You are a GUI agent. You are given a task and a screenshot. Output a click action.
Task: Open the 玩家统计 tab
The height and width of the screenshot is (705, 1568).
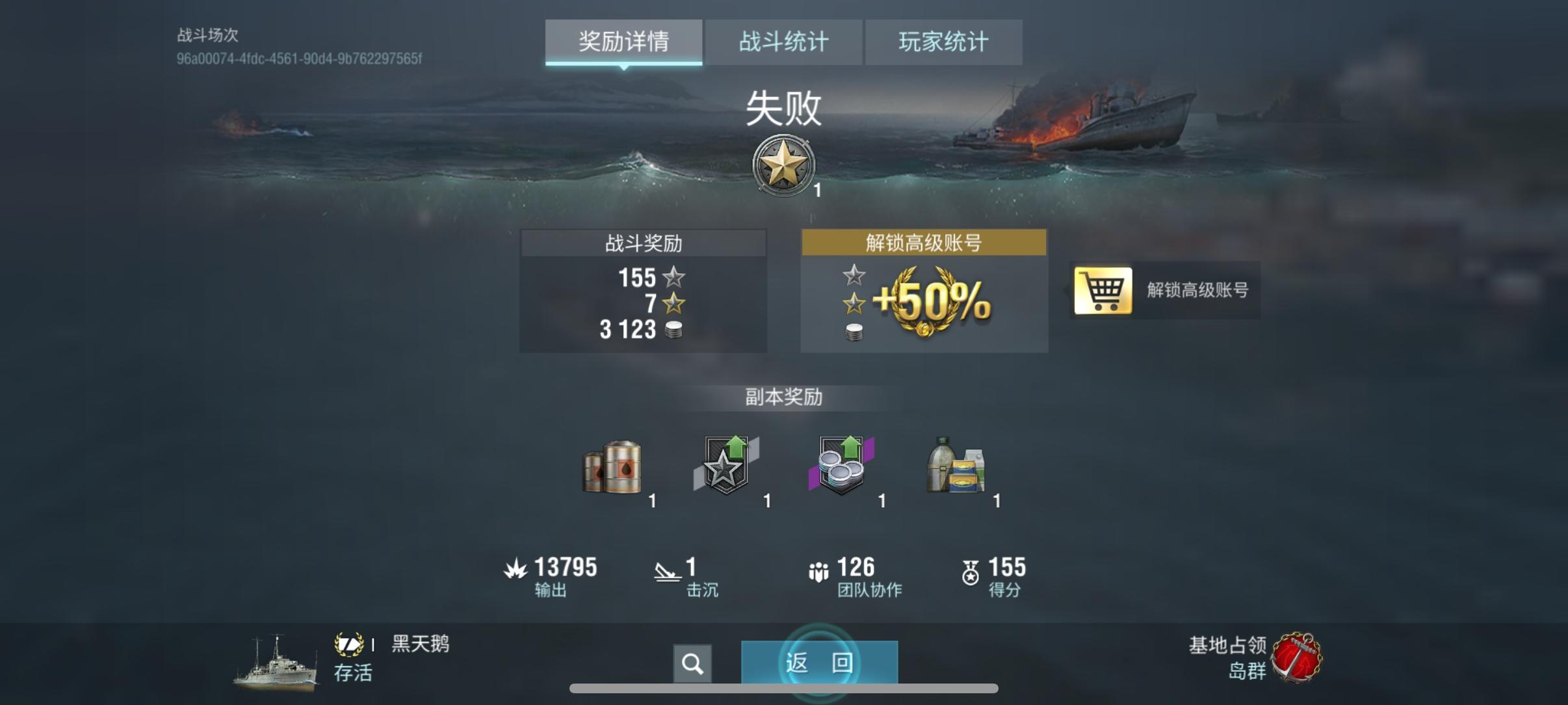coord(944,42)
